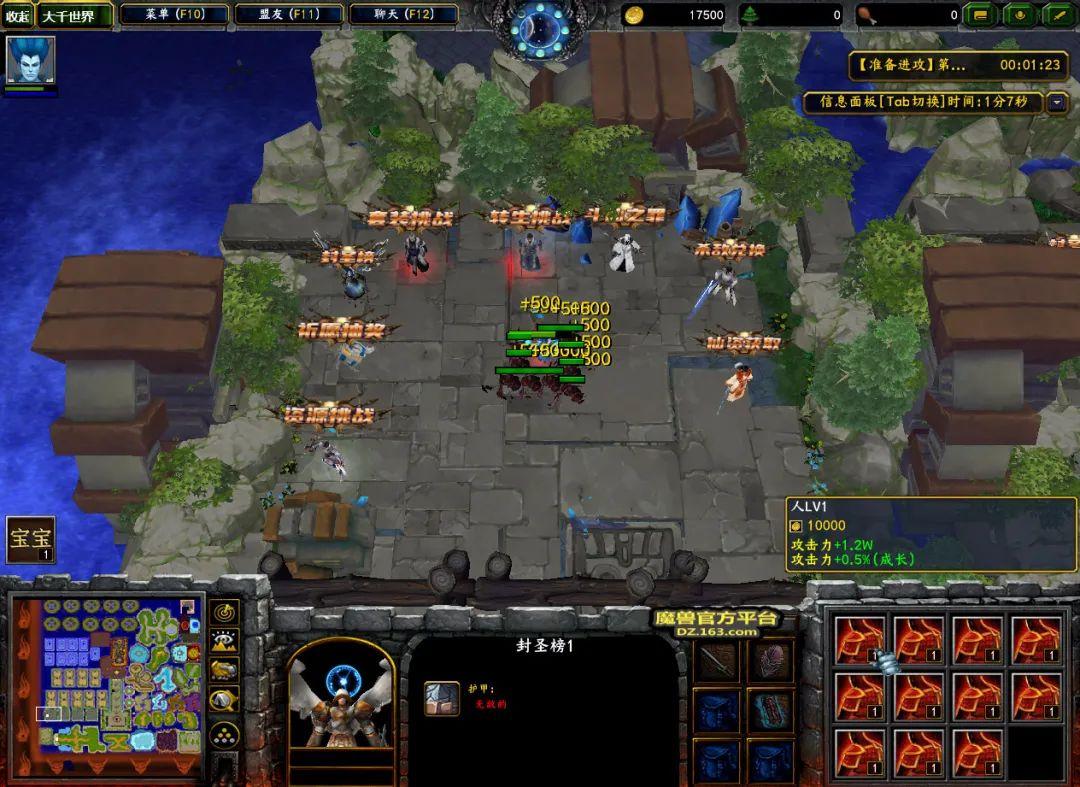Viewport: 1080px width, 787px height.
Task: Click the 收起 collapse button
Action: (x=18, y=16)
